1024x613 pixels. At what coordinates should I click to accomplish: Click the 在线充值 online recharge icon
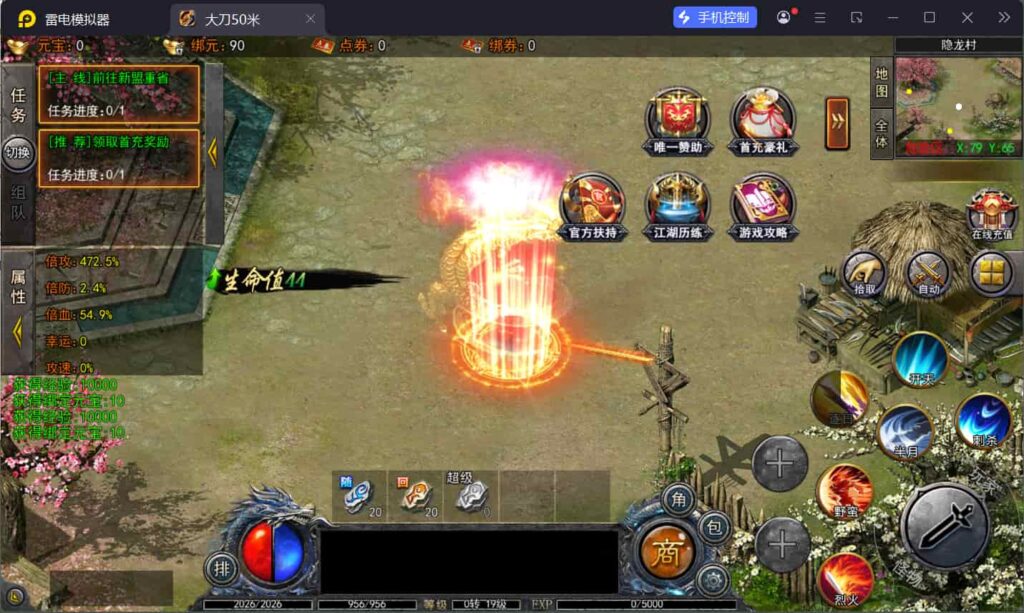991,212
